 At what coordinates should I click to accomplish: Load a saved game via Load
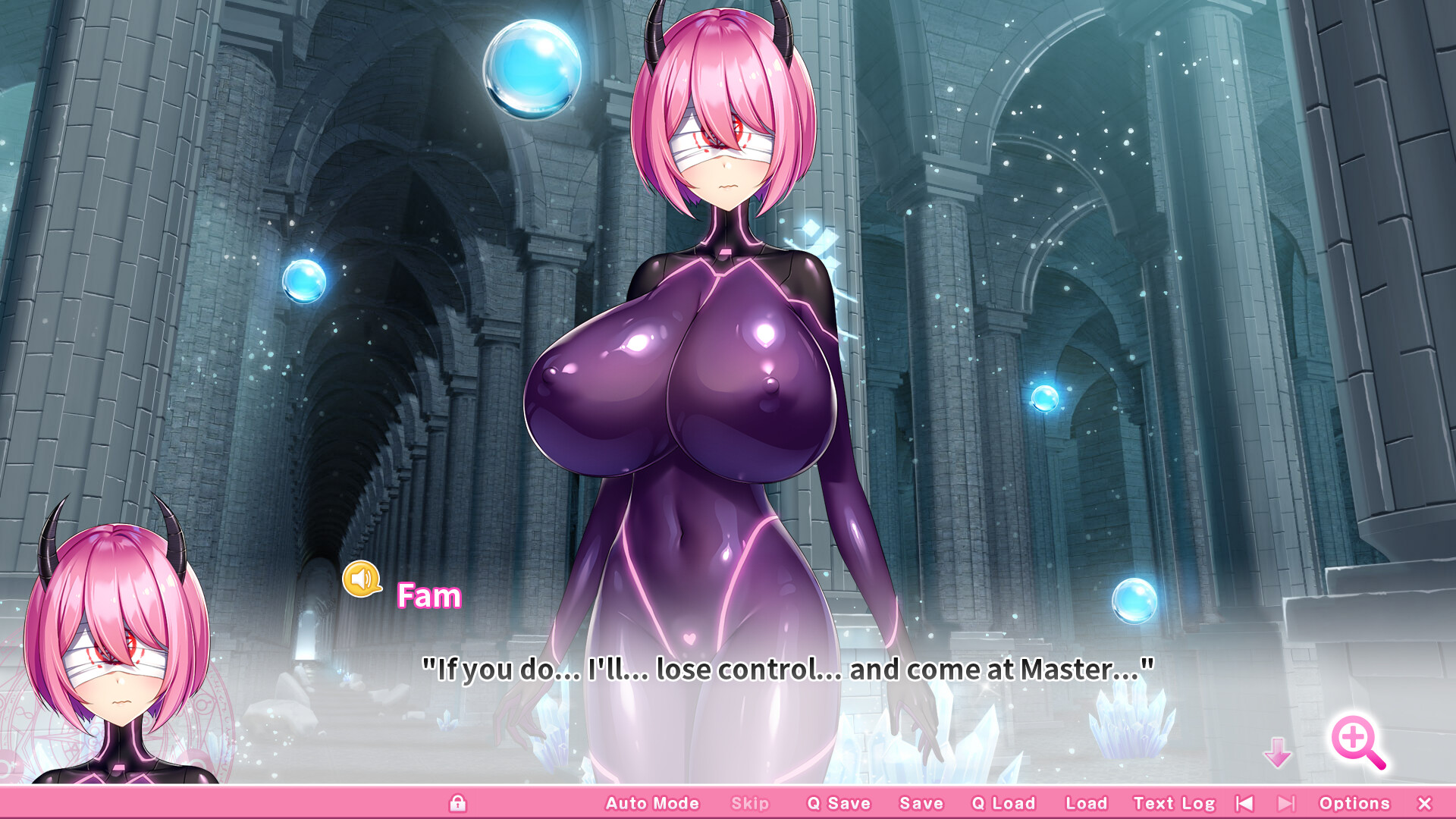(x=1085, y=803)
